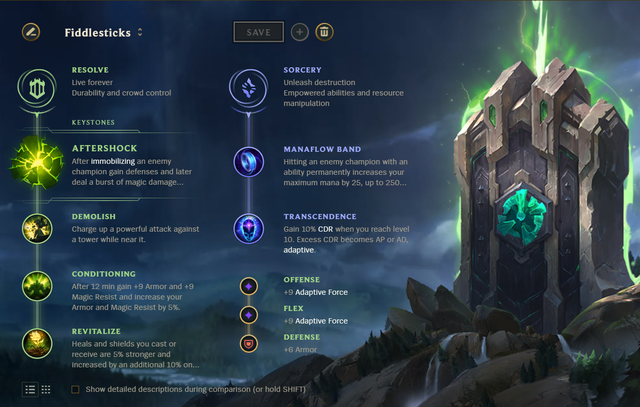
Task: Toggle show detailed descriptions checkbox
Action: coord(76,389)
